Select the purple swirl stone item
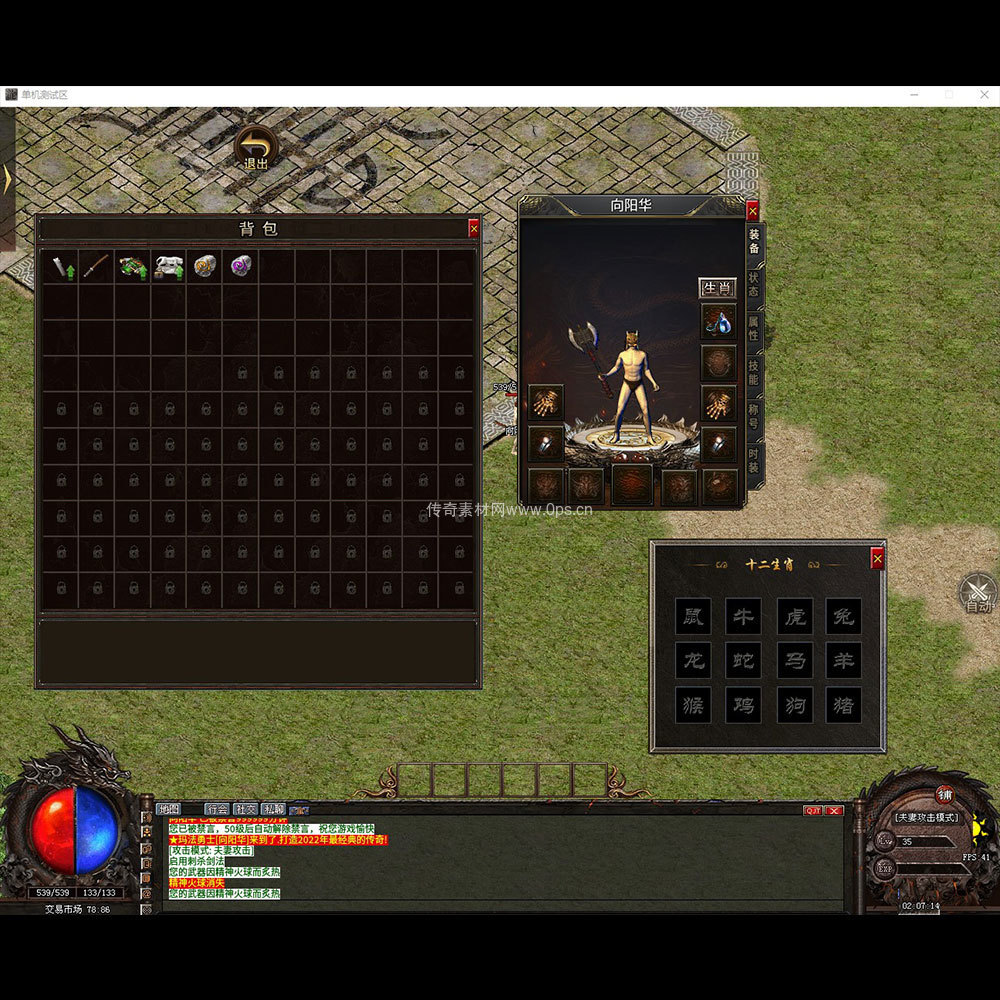Image resolution: width=1000 pixels, height=1000 pixels. tap(241, 266)
